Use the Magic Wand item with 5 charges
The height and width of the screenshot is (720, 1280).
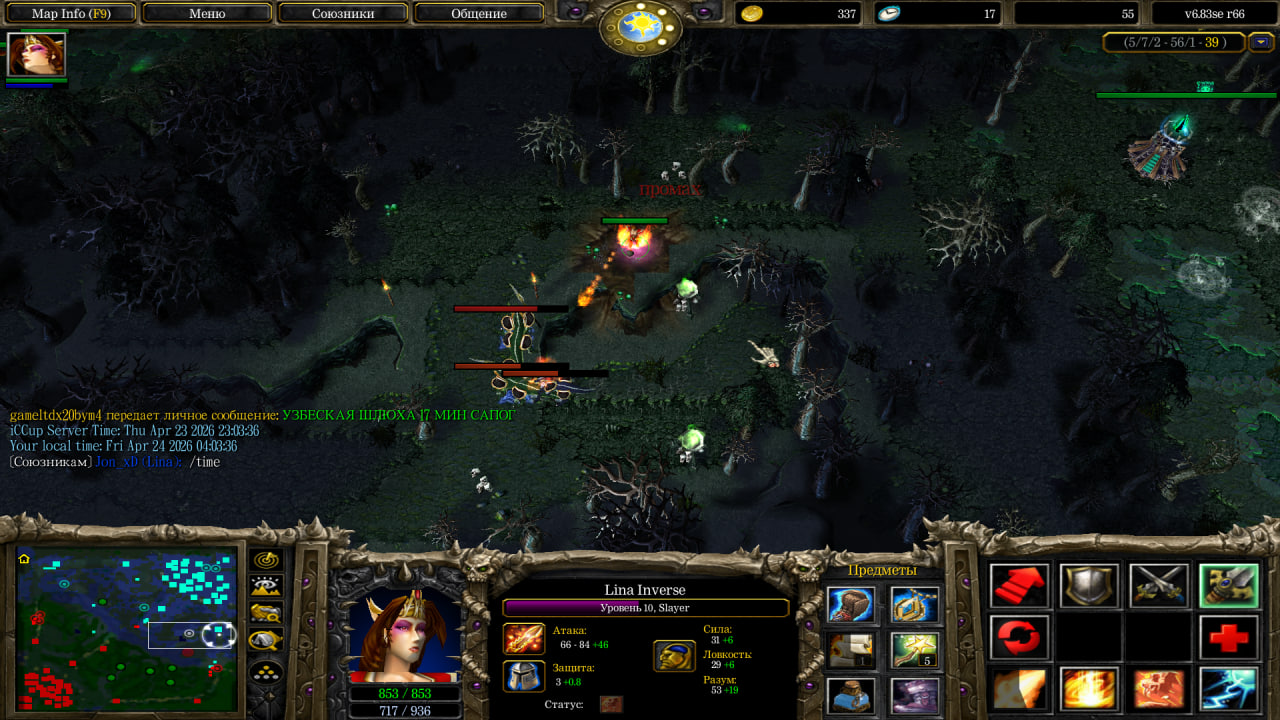pyautogui.click(x=915, y=650)
